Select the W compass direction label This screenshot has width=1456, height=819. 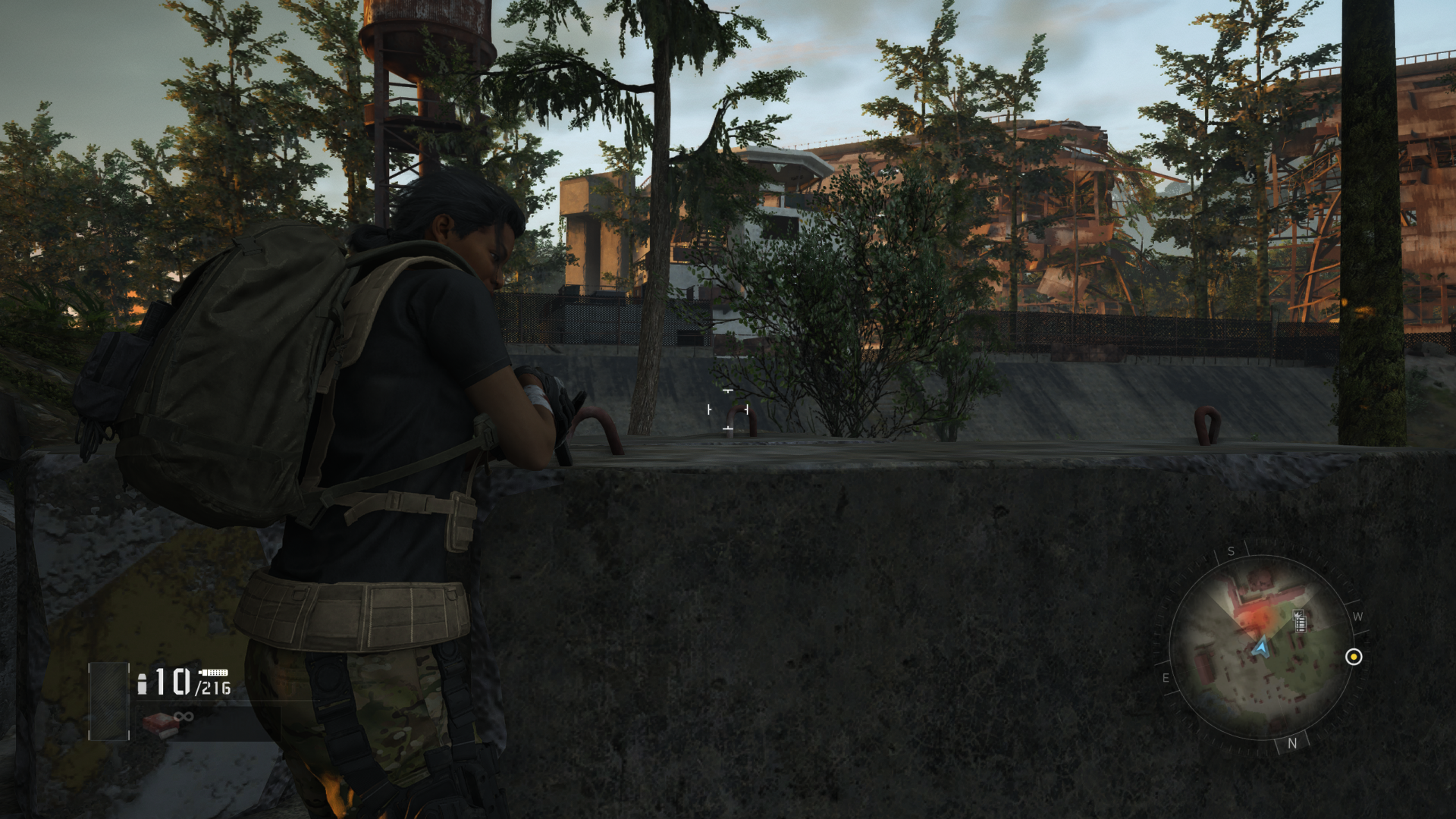point(1358,617)
